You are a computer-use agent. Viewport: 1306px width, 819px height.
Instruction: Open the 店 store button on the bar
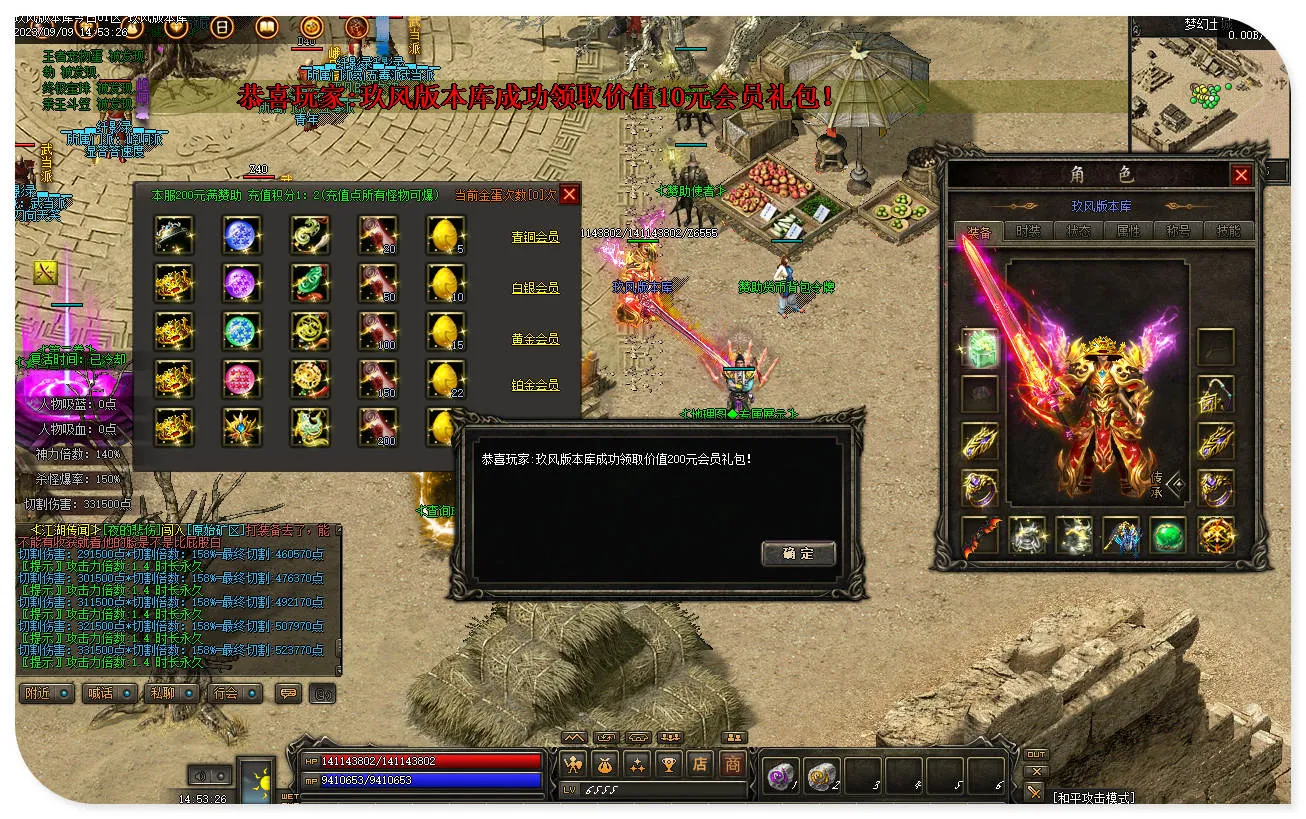pyautogui.click(x=700, y=765)
